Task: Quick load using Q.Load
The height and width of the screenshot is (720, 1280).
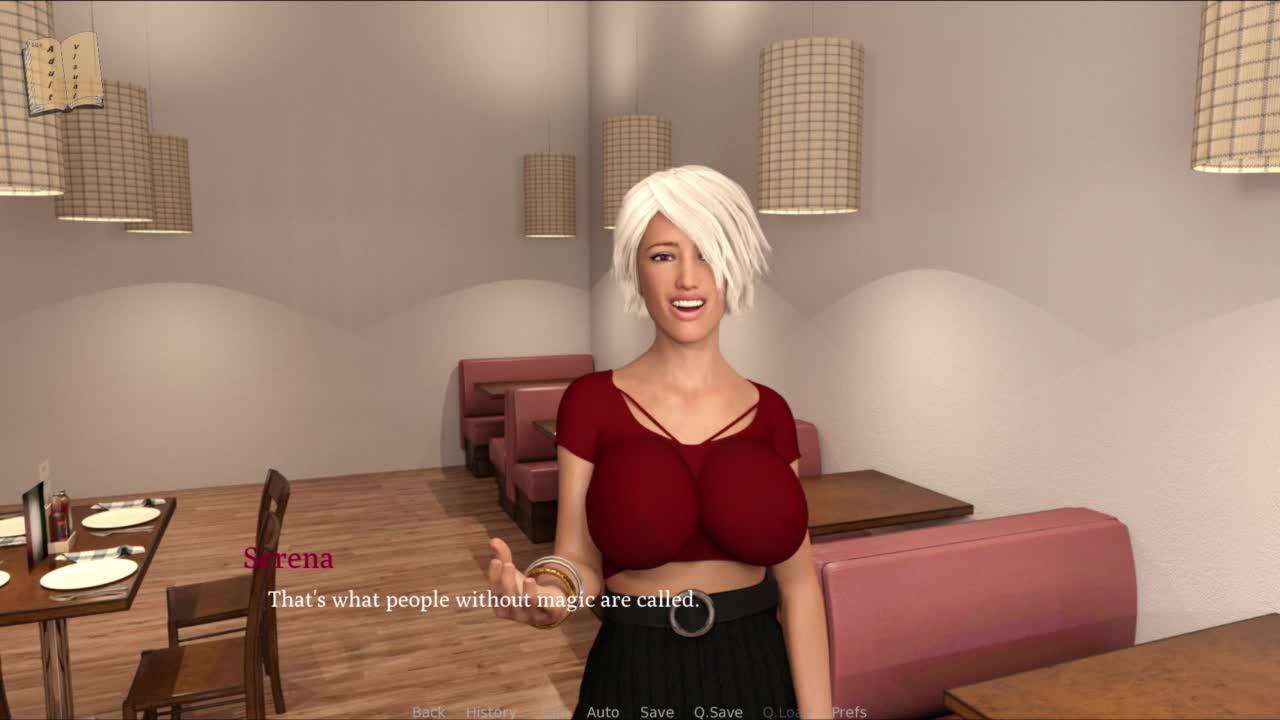Action: [786, 712]
